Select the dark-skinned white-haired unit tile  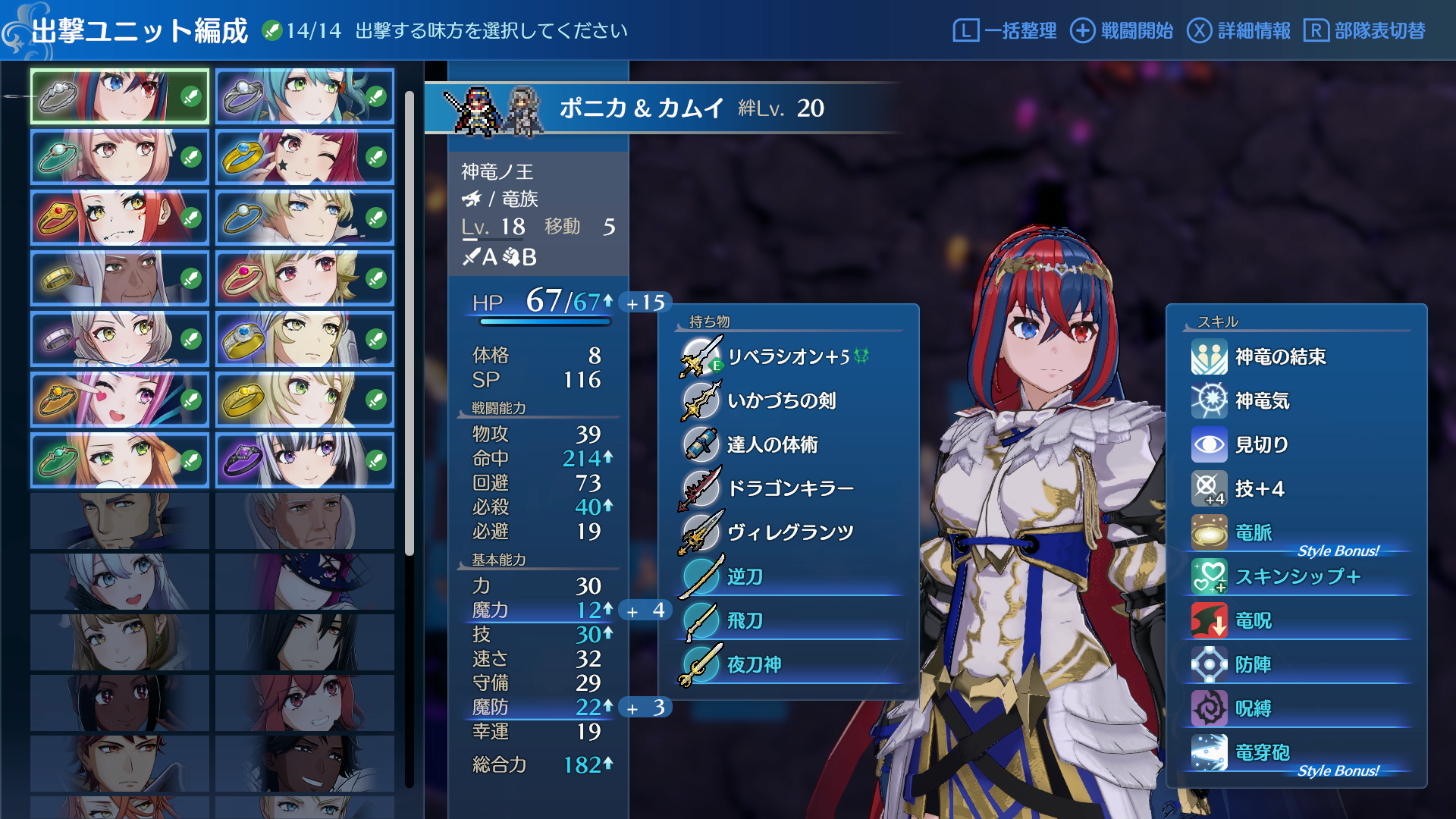point(120,278)
